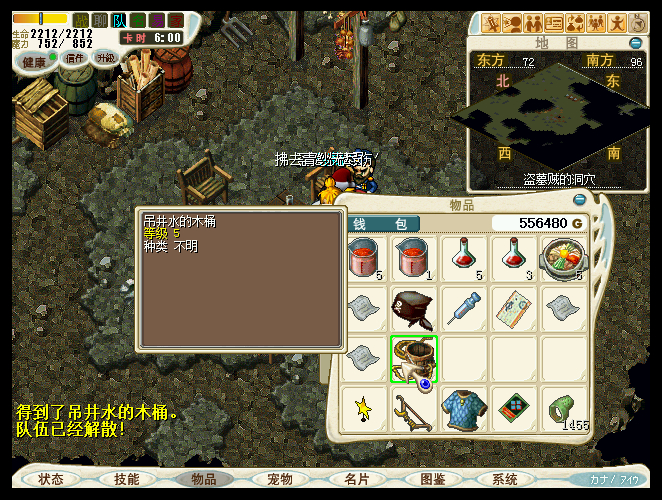Open the 宠物 pets tab
This screenshot has width=662, height=500.
click(x=280, y=479)
